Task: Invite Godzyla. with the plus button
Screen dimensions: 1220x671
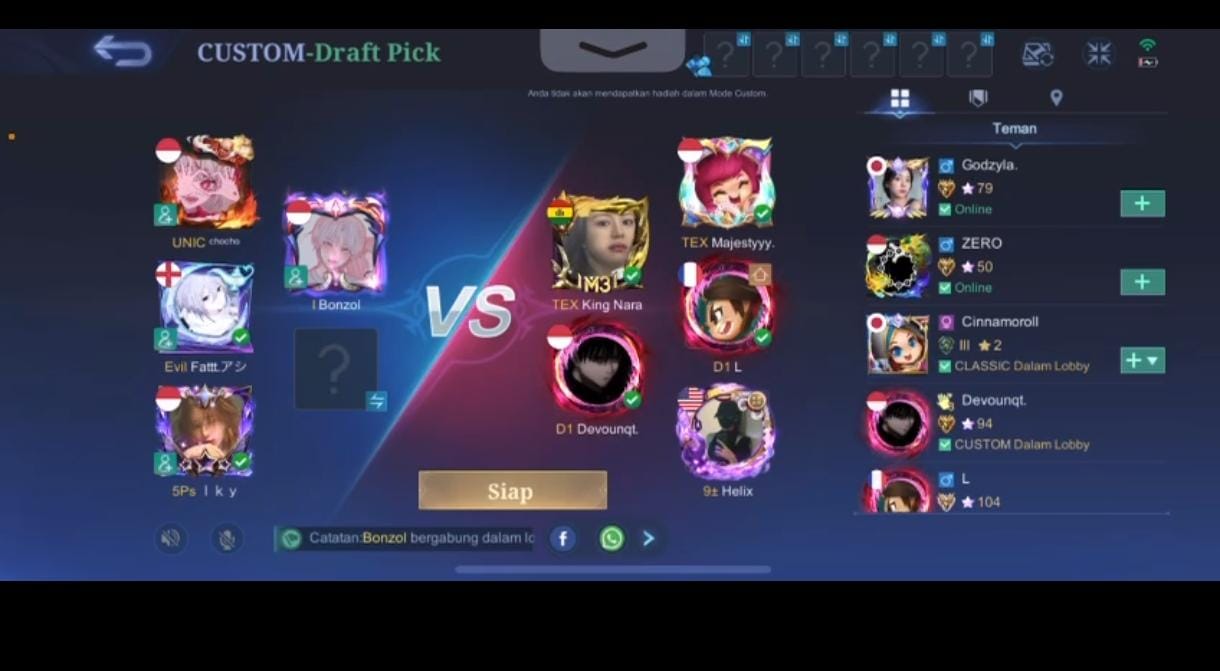Action: 1142,204
